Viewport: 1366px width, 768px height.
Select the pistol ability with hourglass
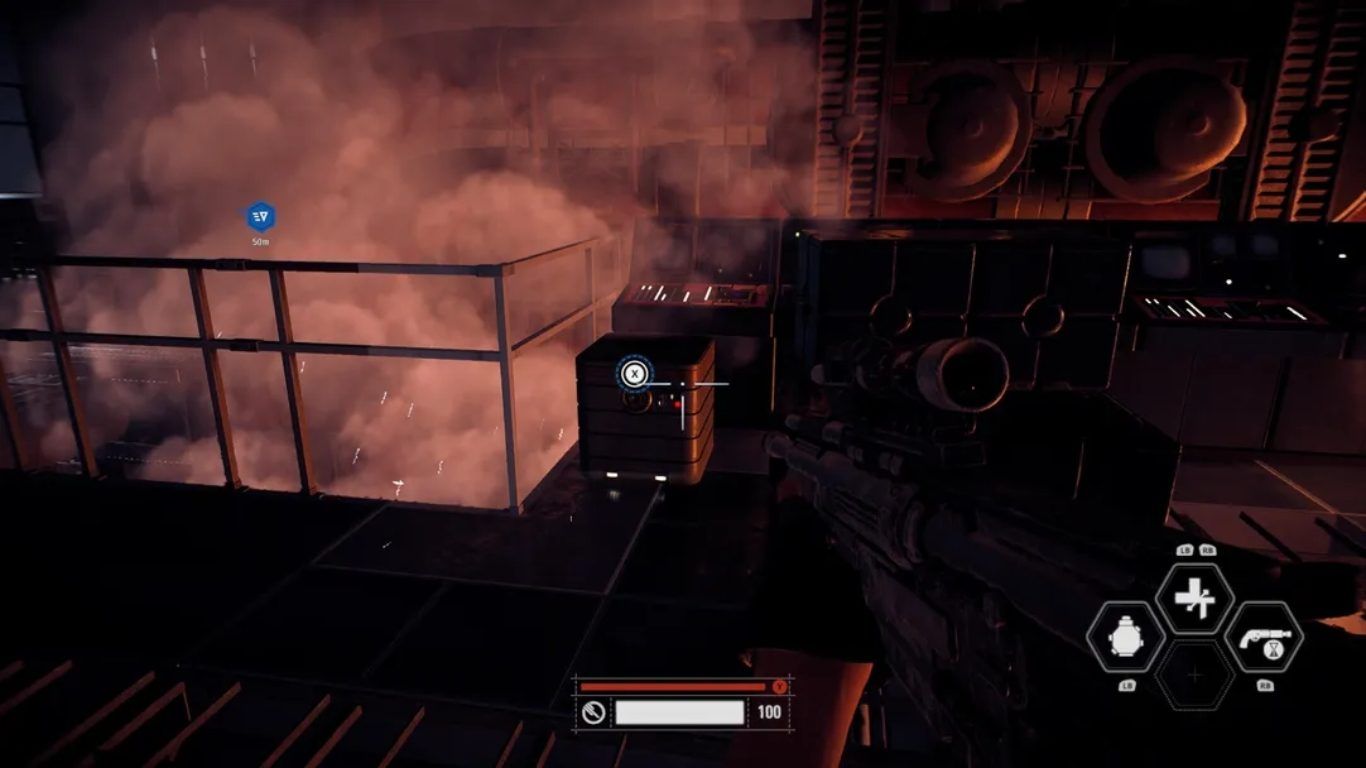click(x=1263, y=637)
